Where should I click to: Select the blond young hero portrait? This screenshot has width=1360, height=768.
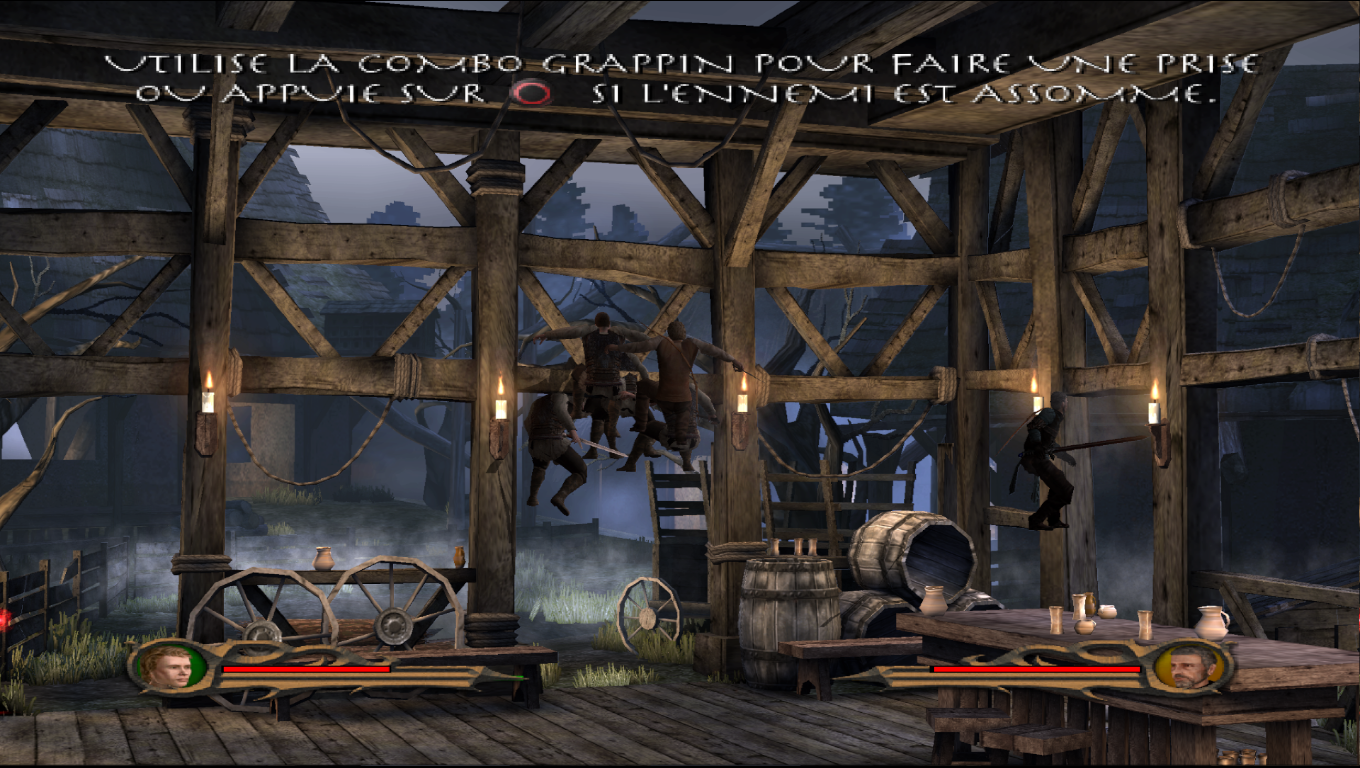166,667
